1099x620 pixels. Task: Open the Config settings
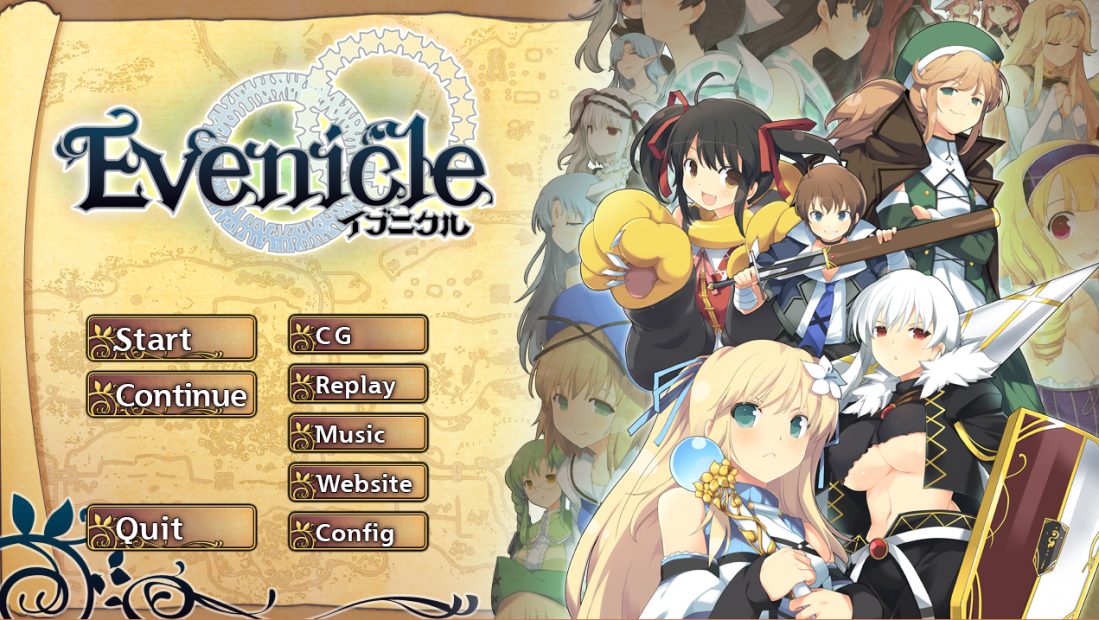[x=358, y=533]
